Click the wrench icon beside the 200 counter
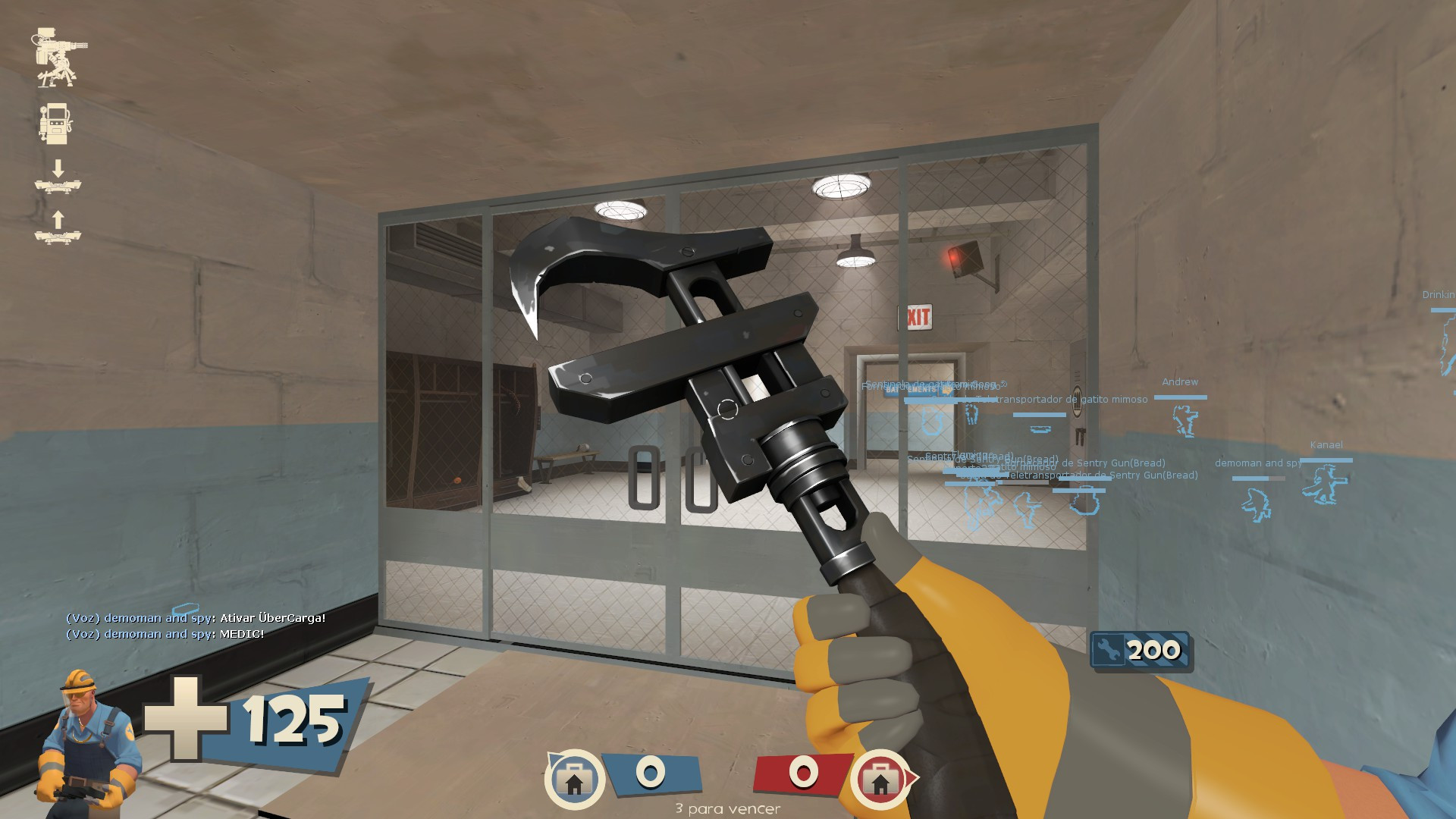 pyautogui.click(x=1107, y=649)
